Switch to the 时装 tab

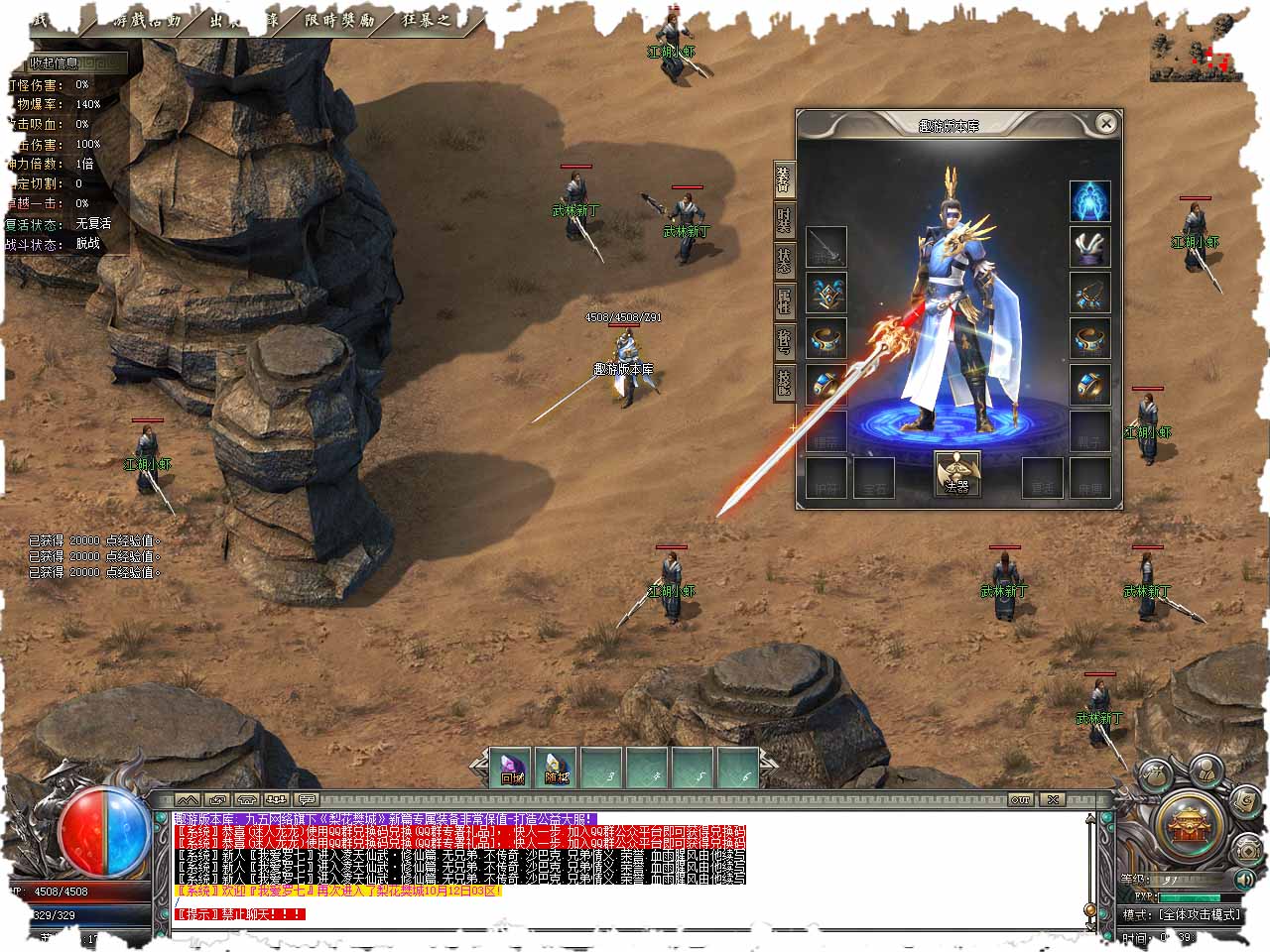point(784,220)
